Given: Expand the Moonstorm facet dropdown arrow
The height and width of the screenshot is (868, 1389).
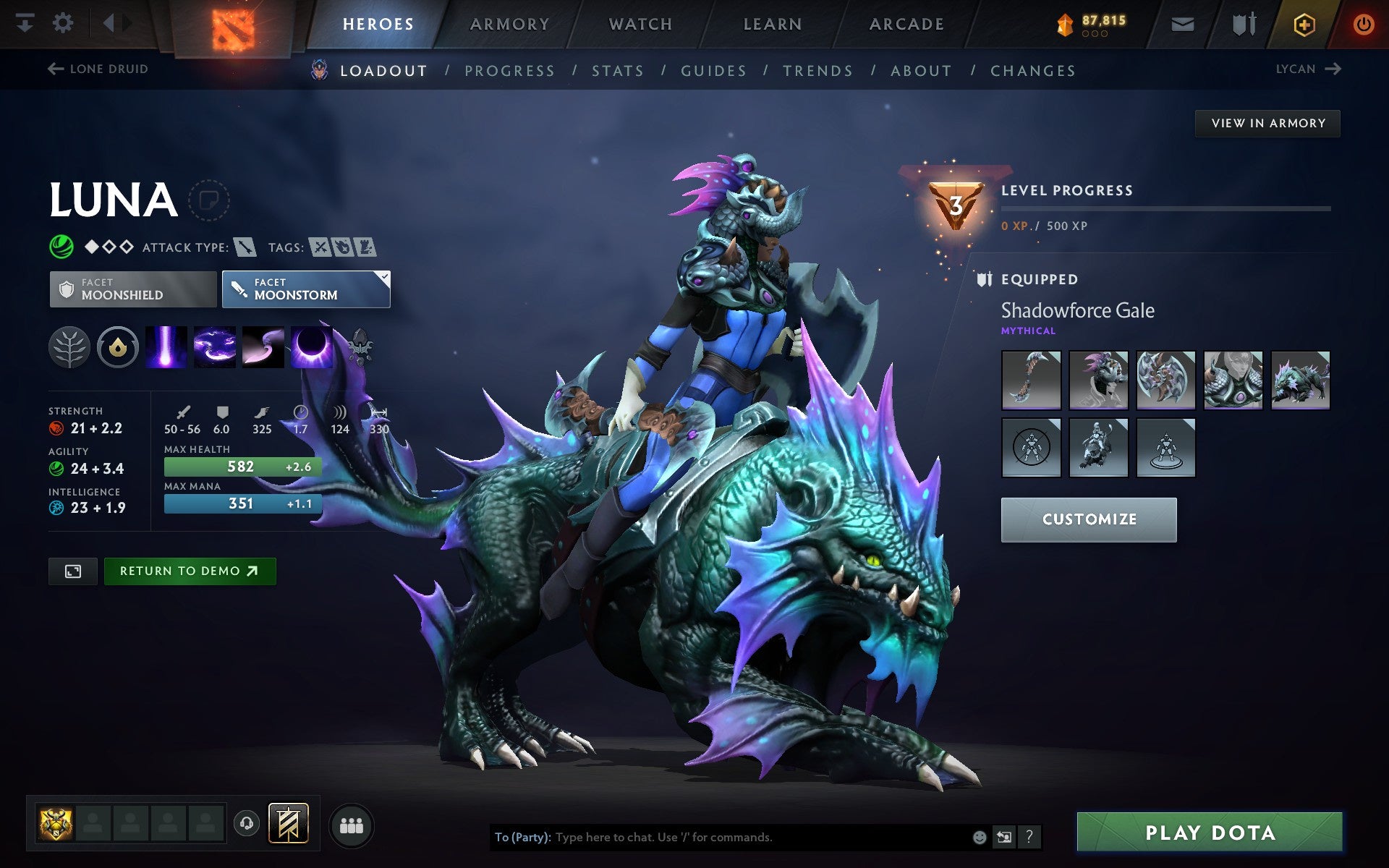Looking at the screenshot, I should click(x=383, y=277).
